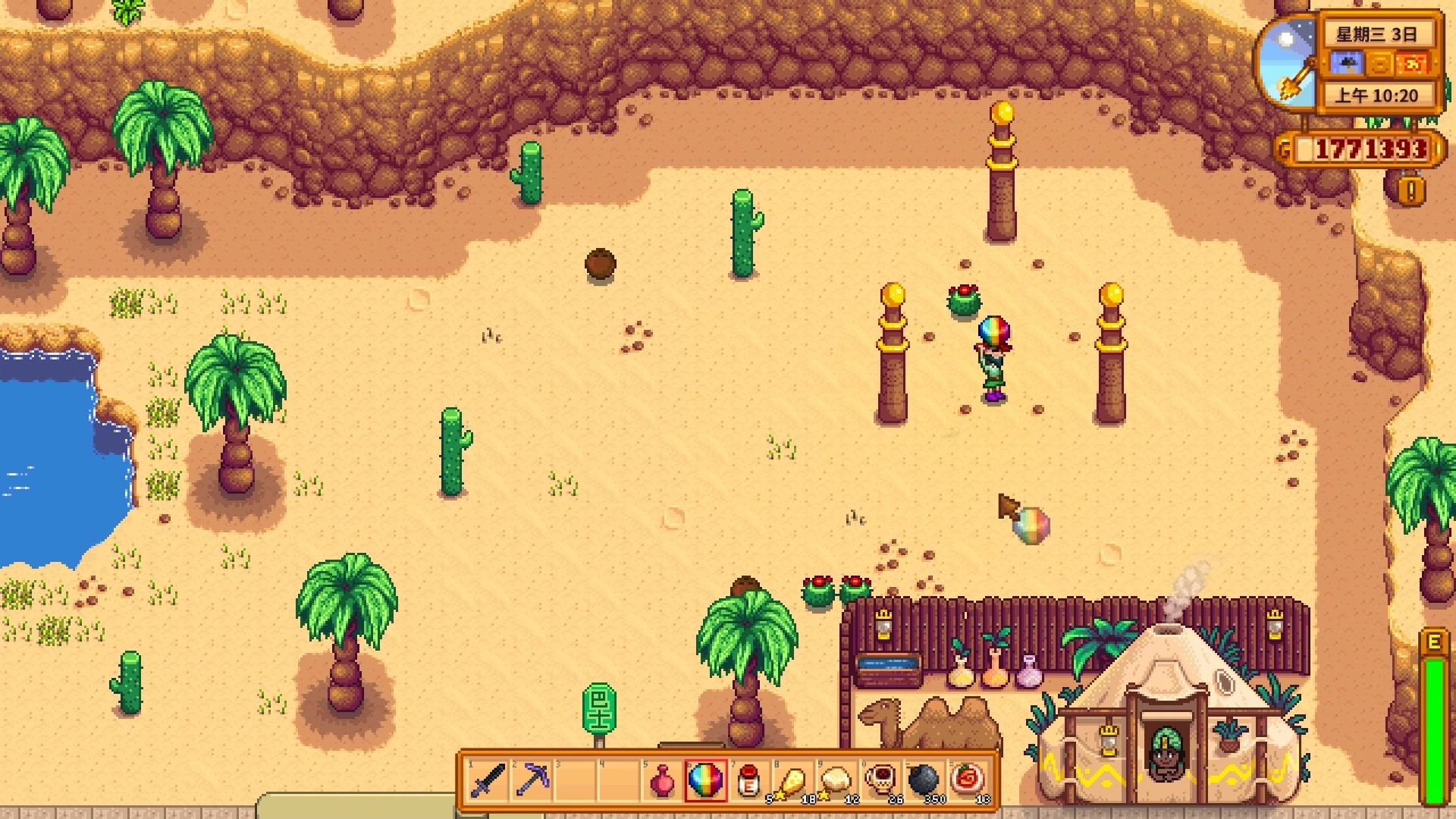Choose the cream-colored food stack of 12
The image size is (1456, 819).
[x=836, y=780]
